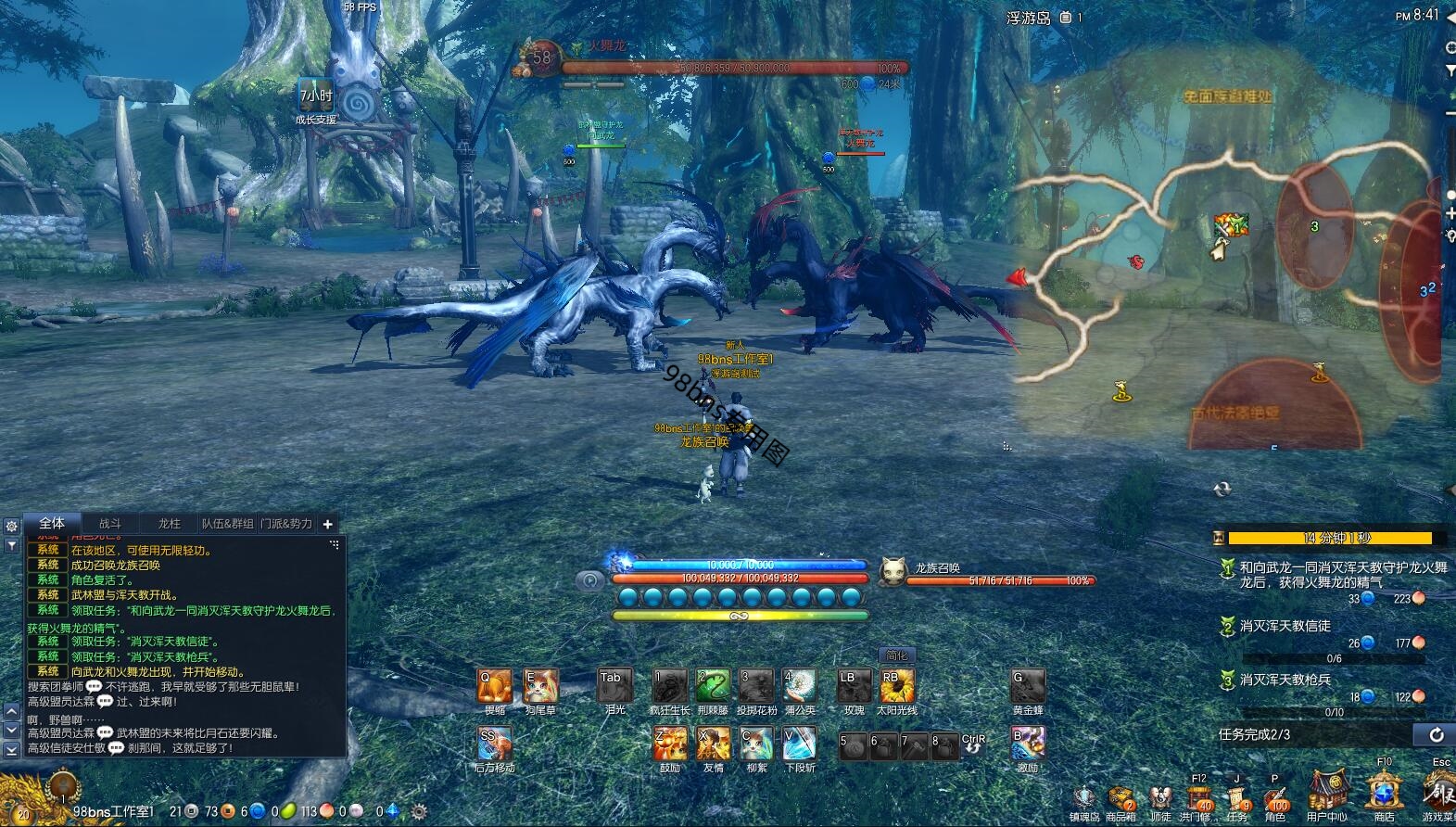This screenshot has width=1456, height=827.
Task: Cast the 蒲公英 dandelion skill
Action: tap(799, 687)
